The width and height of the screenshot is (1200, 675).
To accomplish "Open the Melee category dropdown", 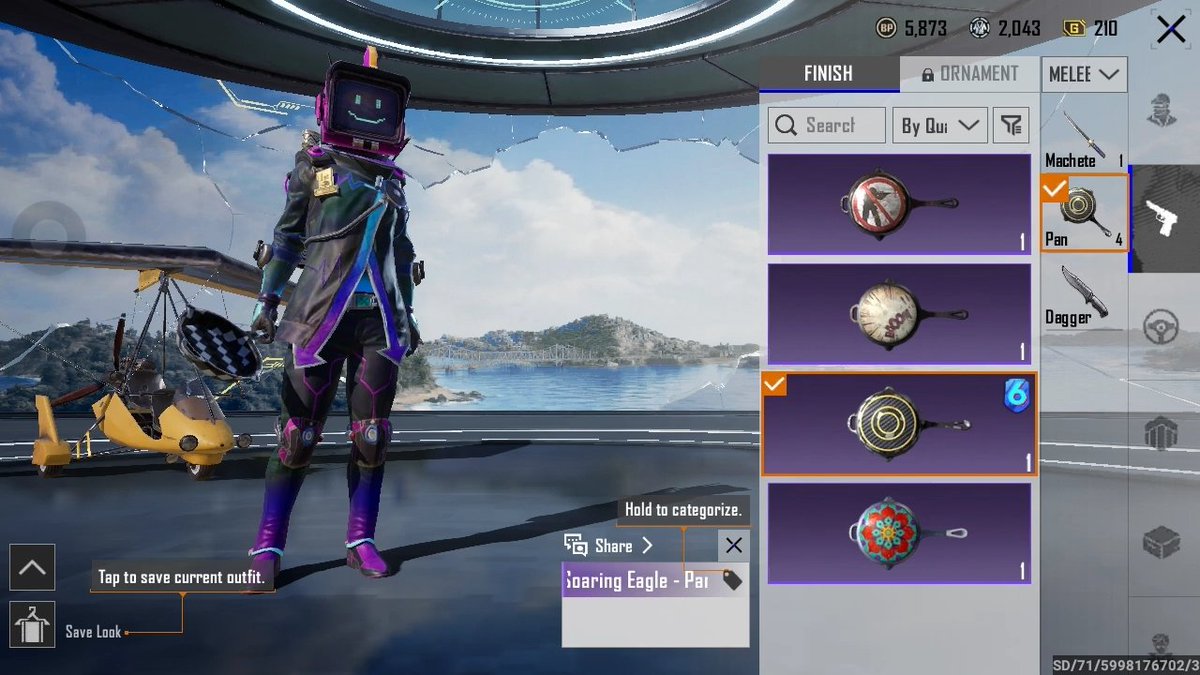I will coord(1084,74).
